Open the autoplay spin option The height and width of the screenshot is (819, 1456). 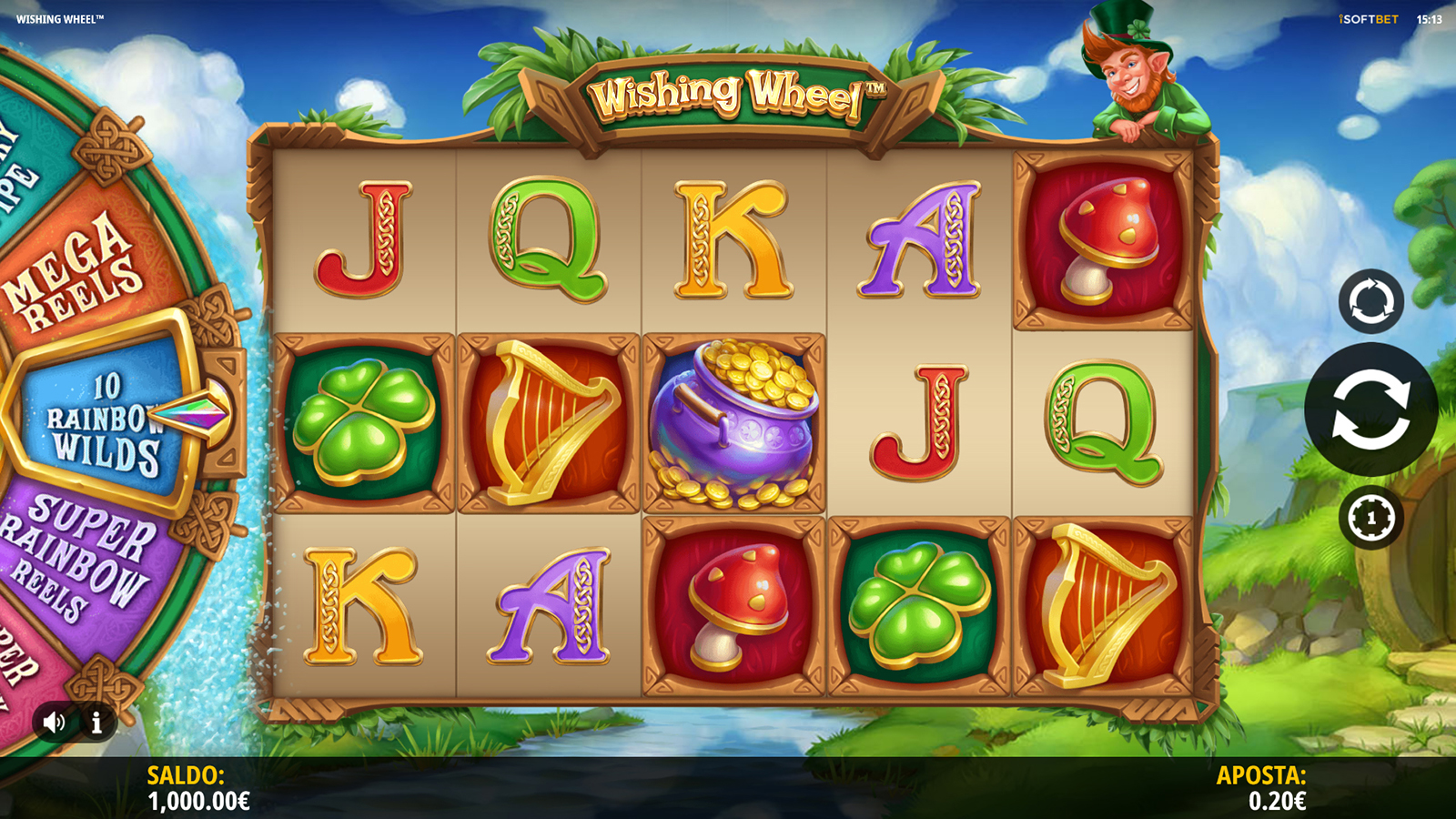point(1370,301)
